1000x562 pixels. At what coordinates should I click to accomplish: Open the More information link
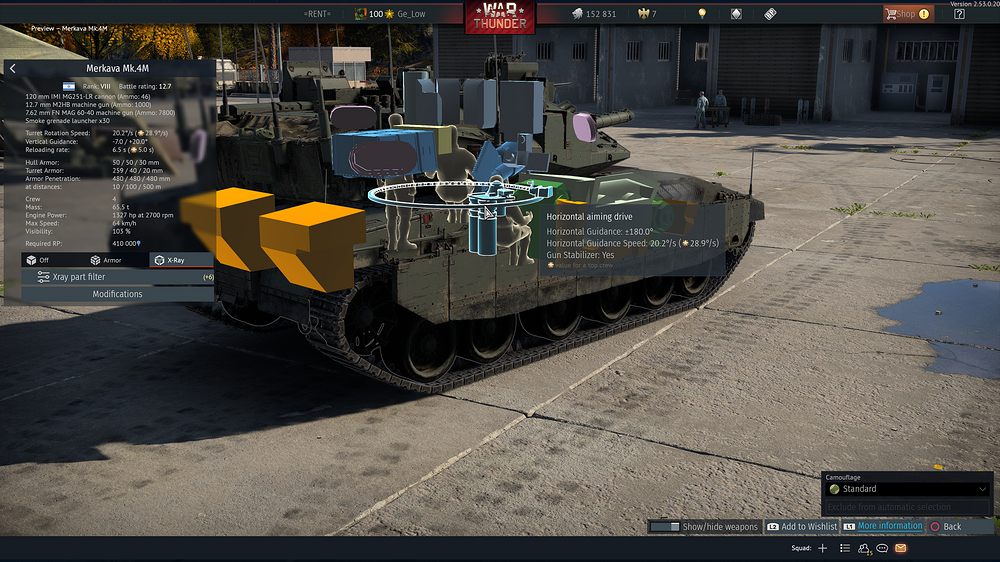click(882, 526)
